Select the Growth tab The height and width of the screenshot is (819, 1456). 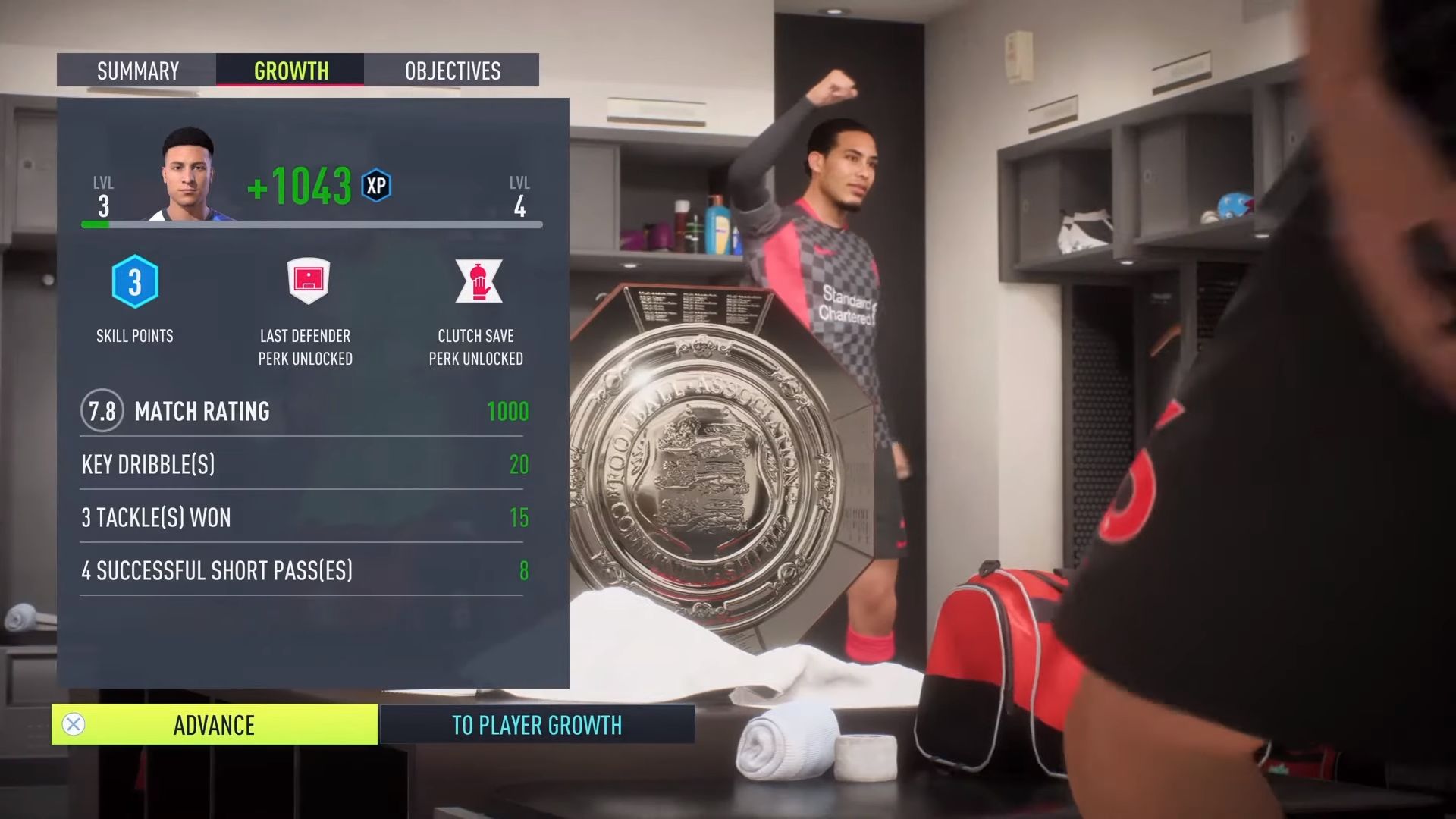[290, 71]
